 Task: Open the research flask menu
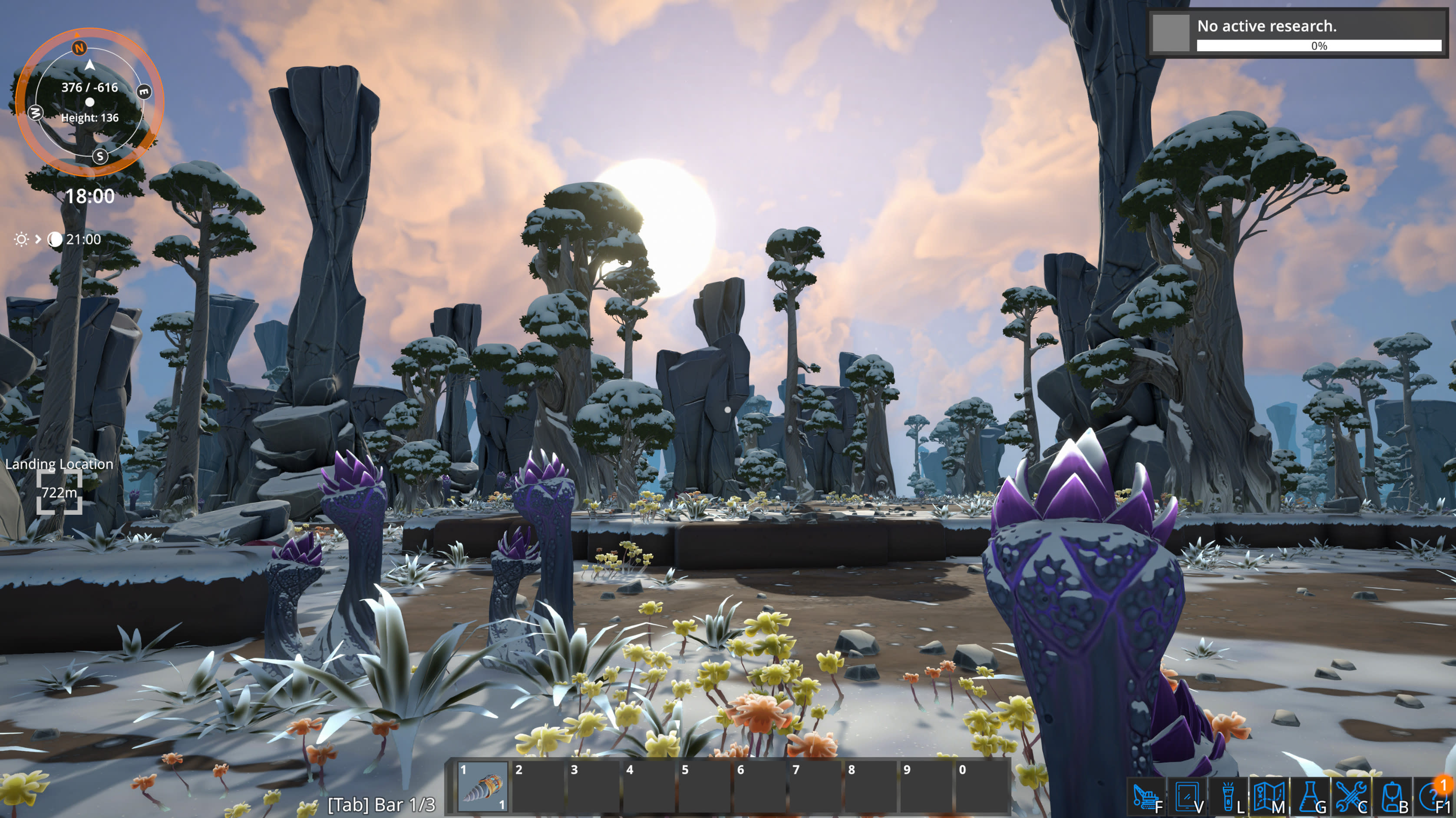click(x=1309, y=797)
